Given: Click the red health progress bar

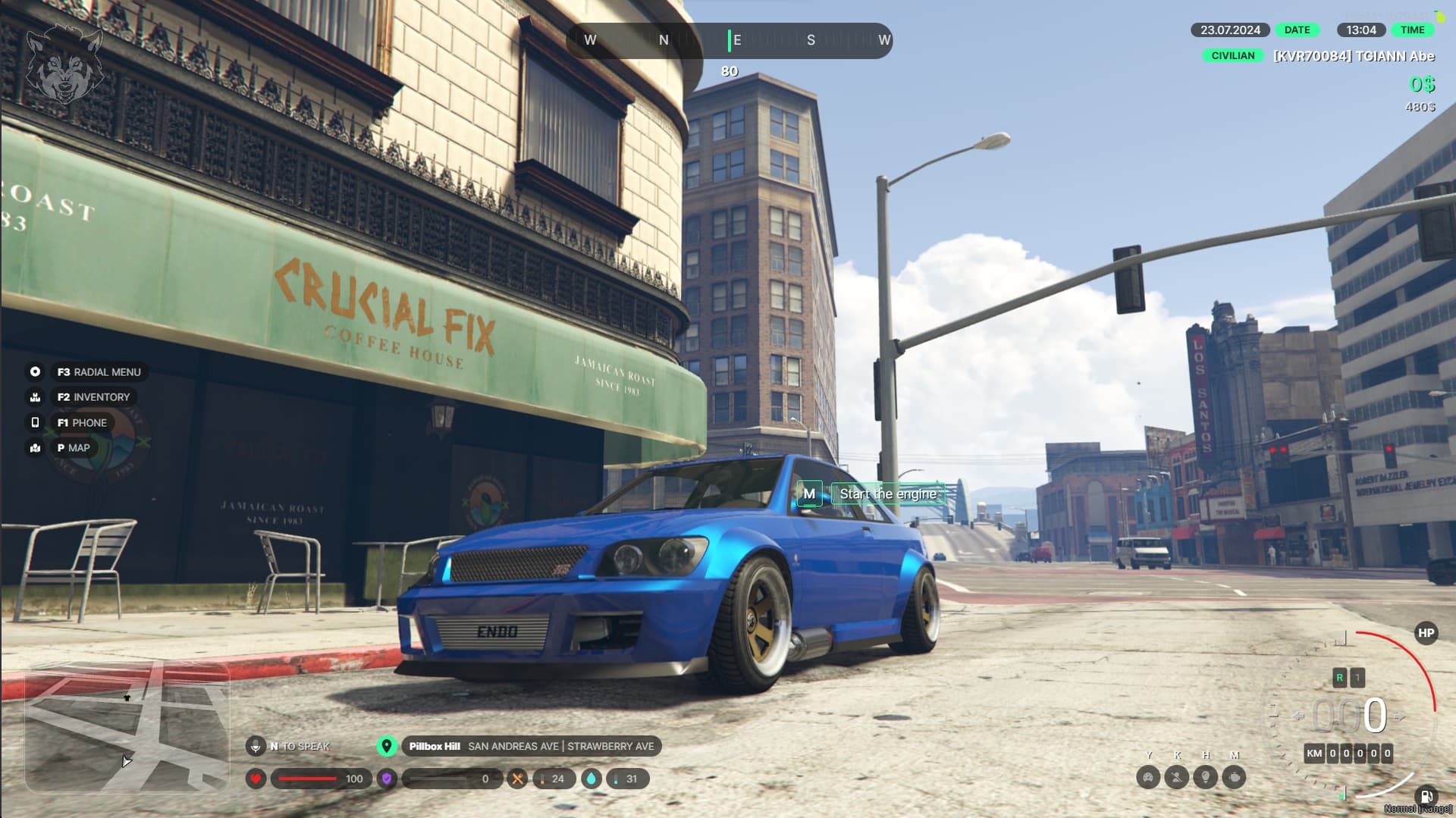Looking at the screenshot, I should pos(307,779).
